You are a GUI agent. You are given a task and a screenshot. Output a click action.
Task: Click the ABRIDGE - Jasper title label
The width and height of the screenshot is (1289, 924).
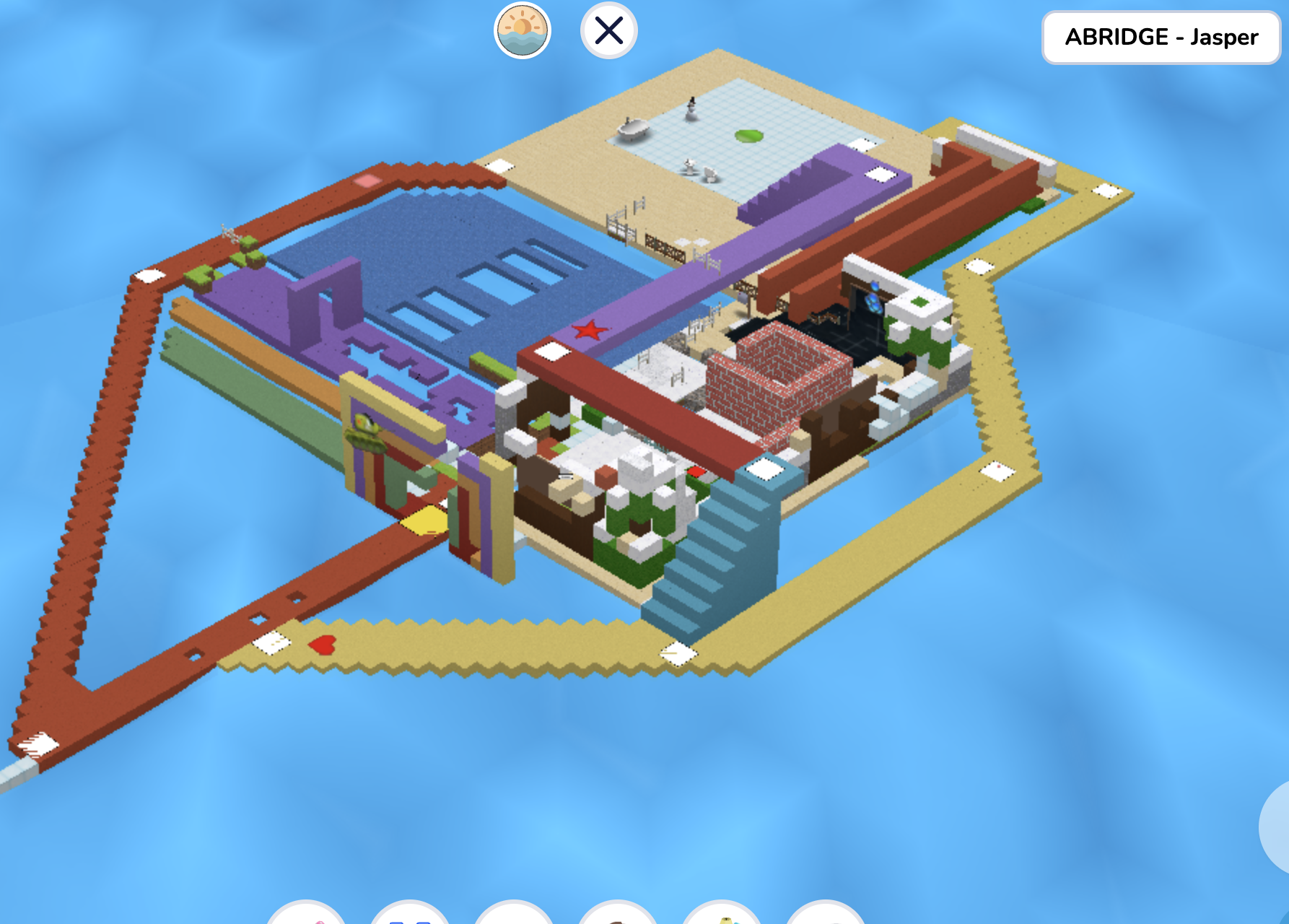click(x=1159, y=38)
